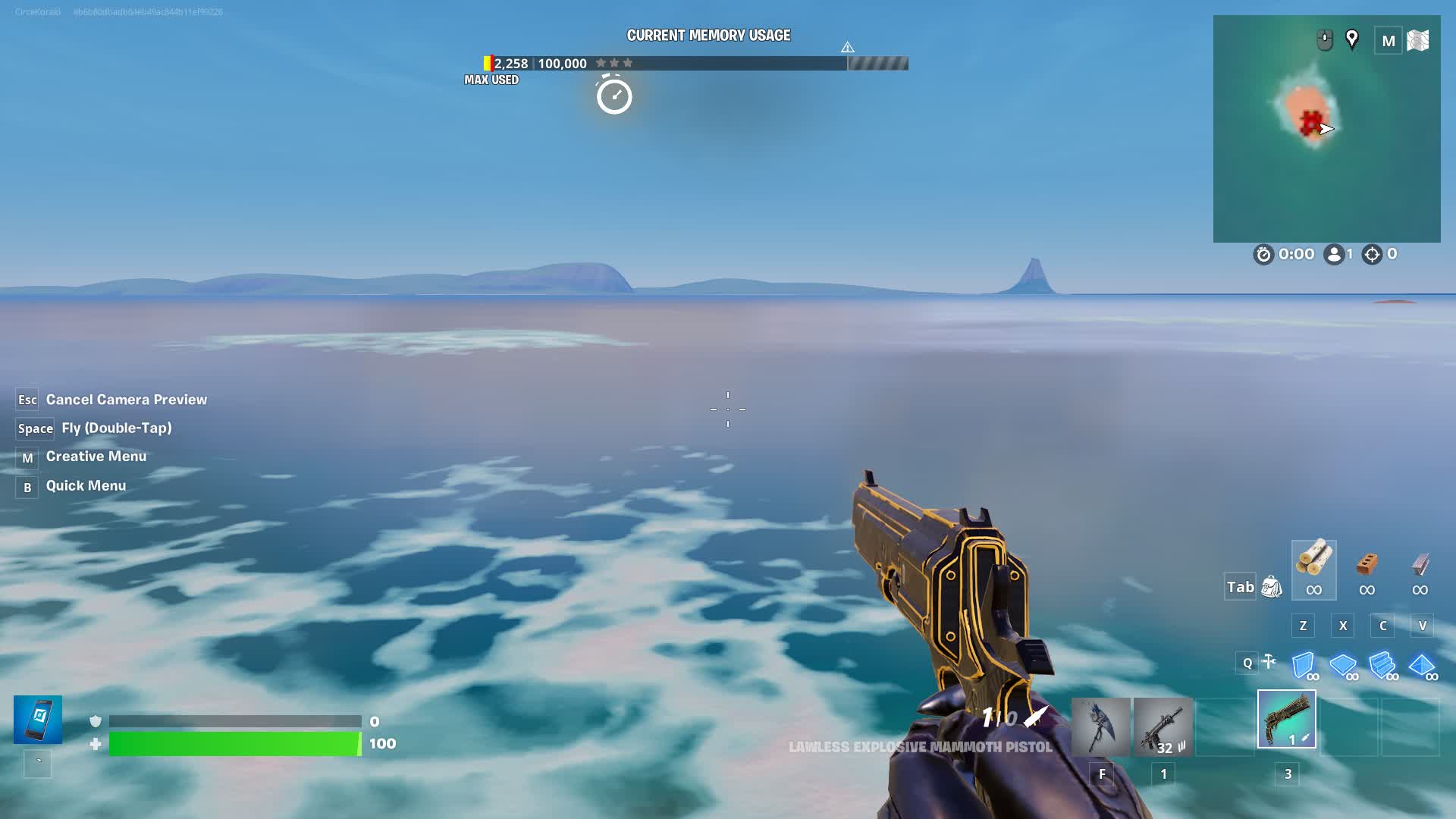1456x819 pixels.
Task: Click the map marker pin icon
Action: 1351,39
